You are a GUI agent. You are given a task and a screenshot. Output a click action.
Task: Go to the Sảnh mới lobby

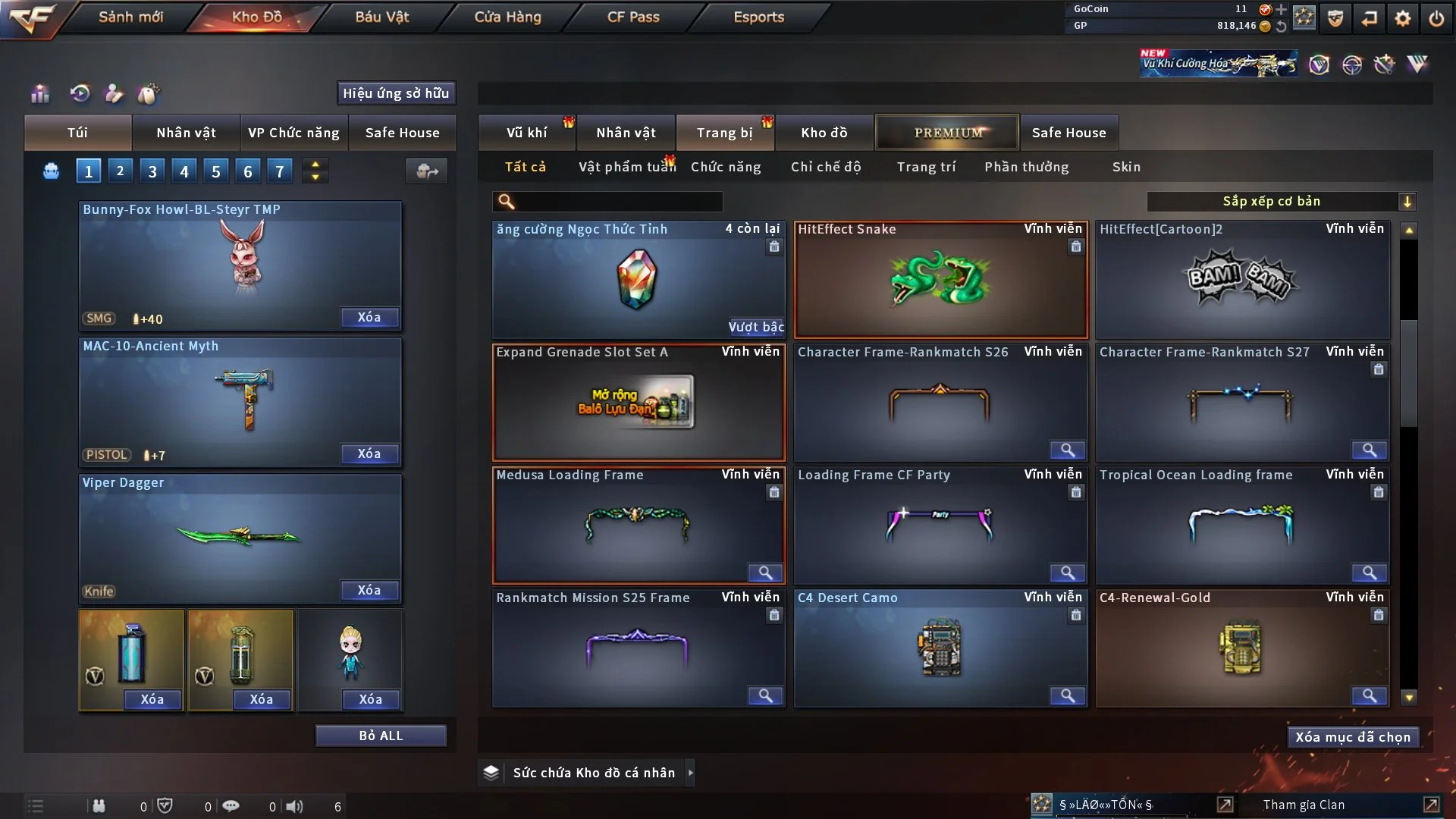click(130, 17)
